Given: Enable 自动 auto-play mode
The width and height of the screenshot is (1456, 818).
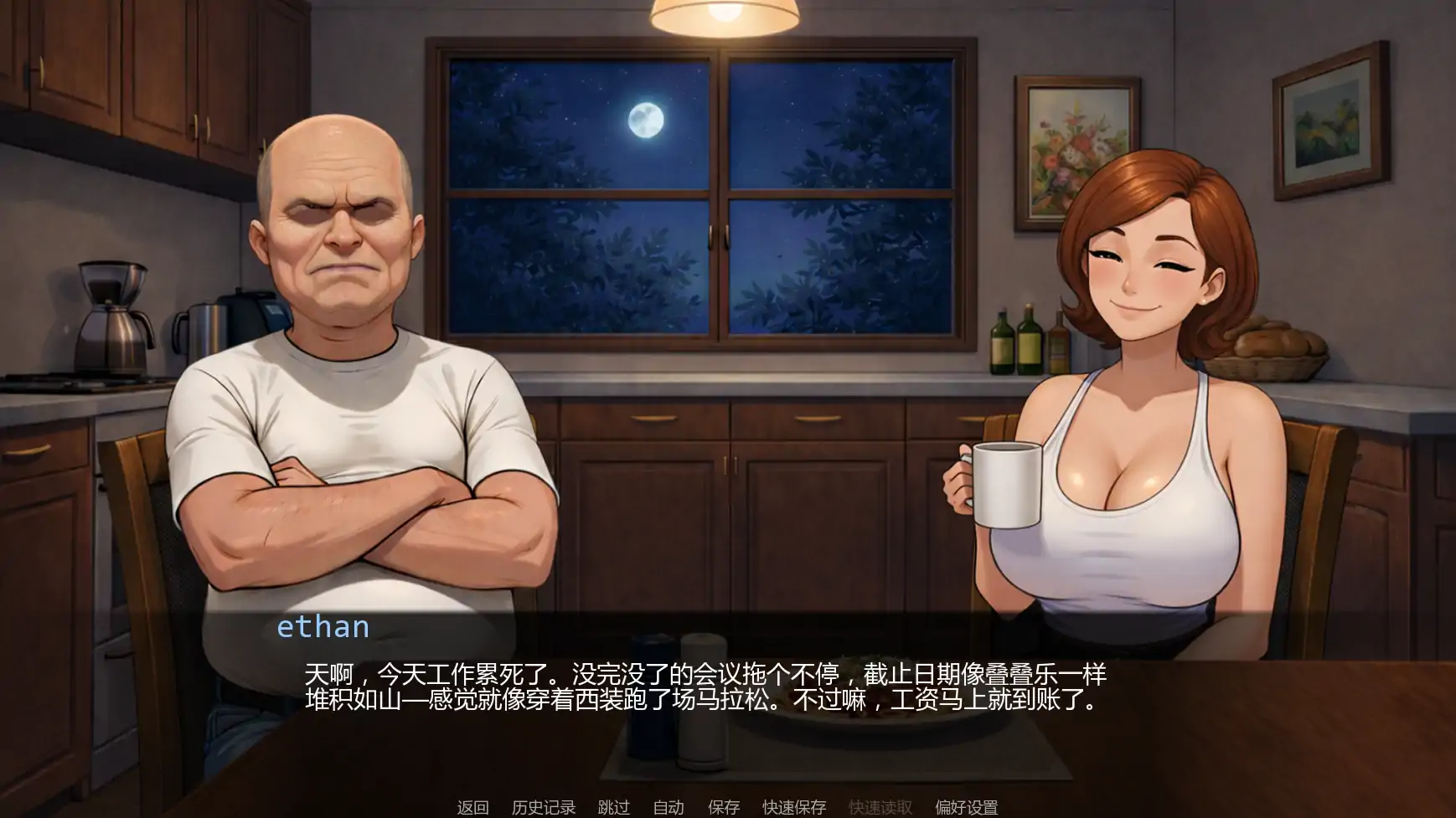Looking at the screenshot, I should coord(668,807).
